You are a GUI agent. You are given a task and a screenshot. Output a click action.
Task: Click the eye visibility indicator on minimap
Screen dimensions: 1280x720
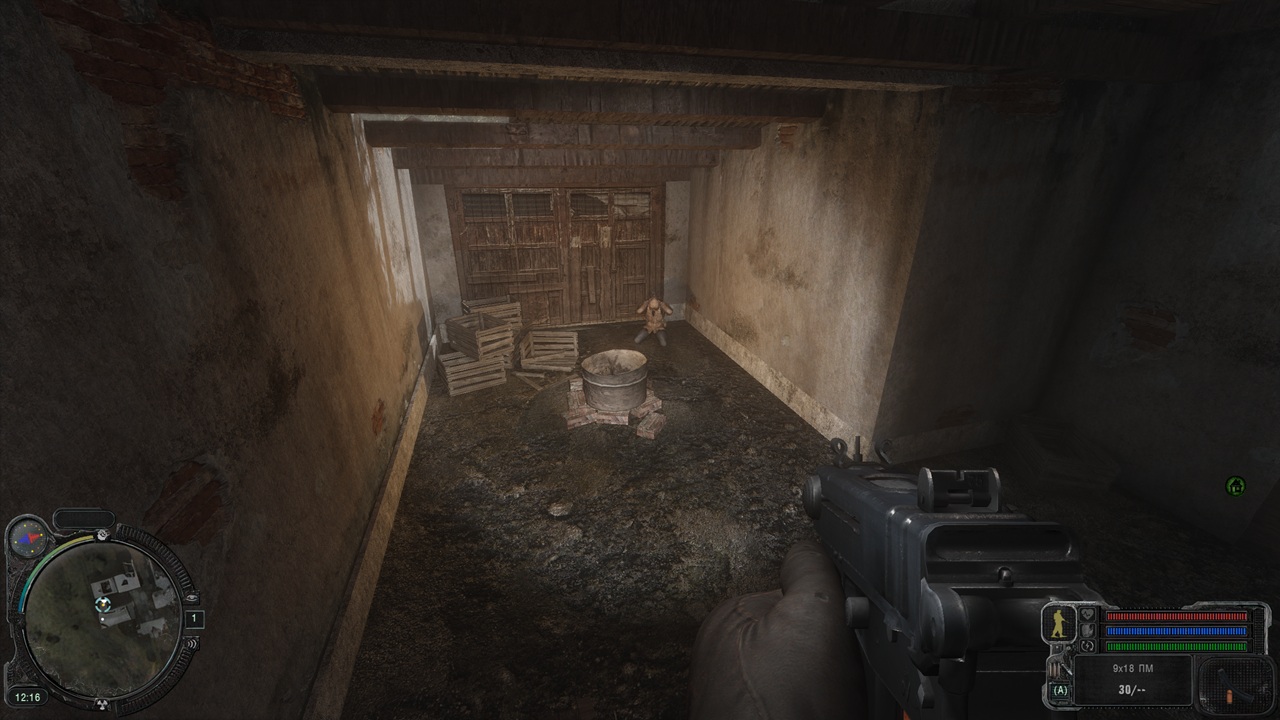pyautogui.click(x=192, y=597)
